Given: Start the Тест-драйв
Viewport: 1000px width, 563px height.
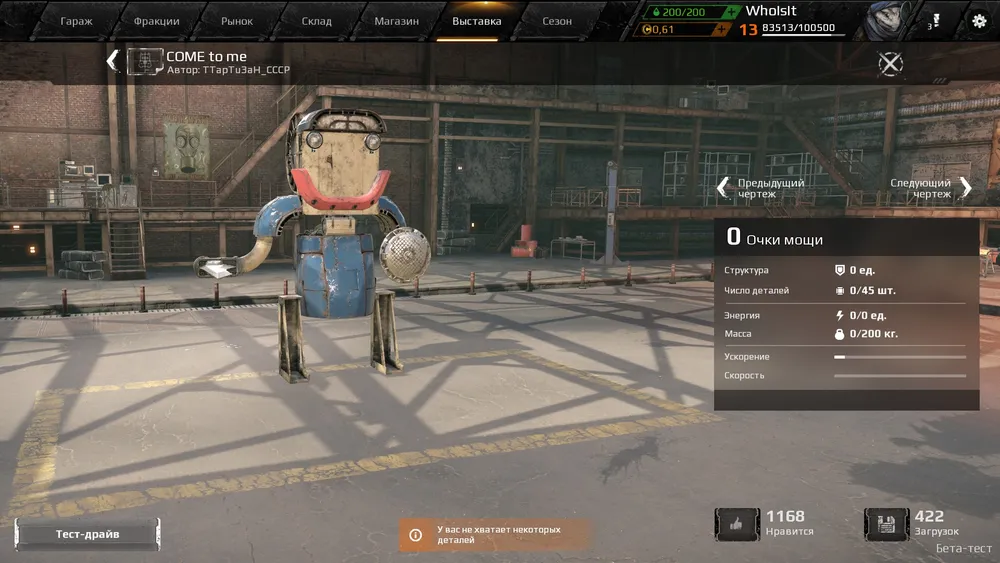Looking at the screenshot, I should click(x=87, y=534).
